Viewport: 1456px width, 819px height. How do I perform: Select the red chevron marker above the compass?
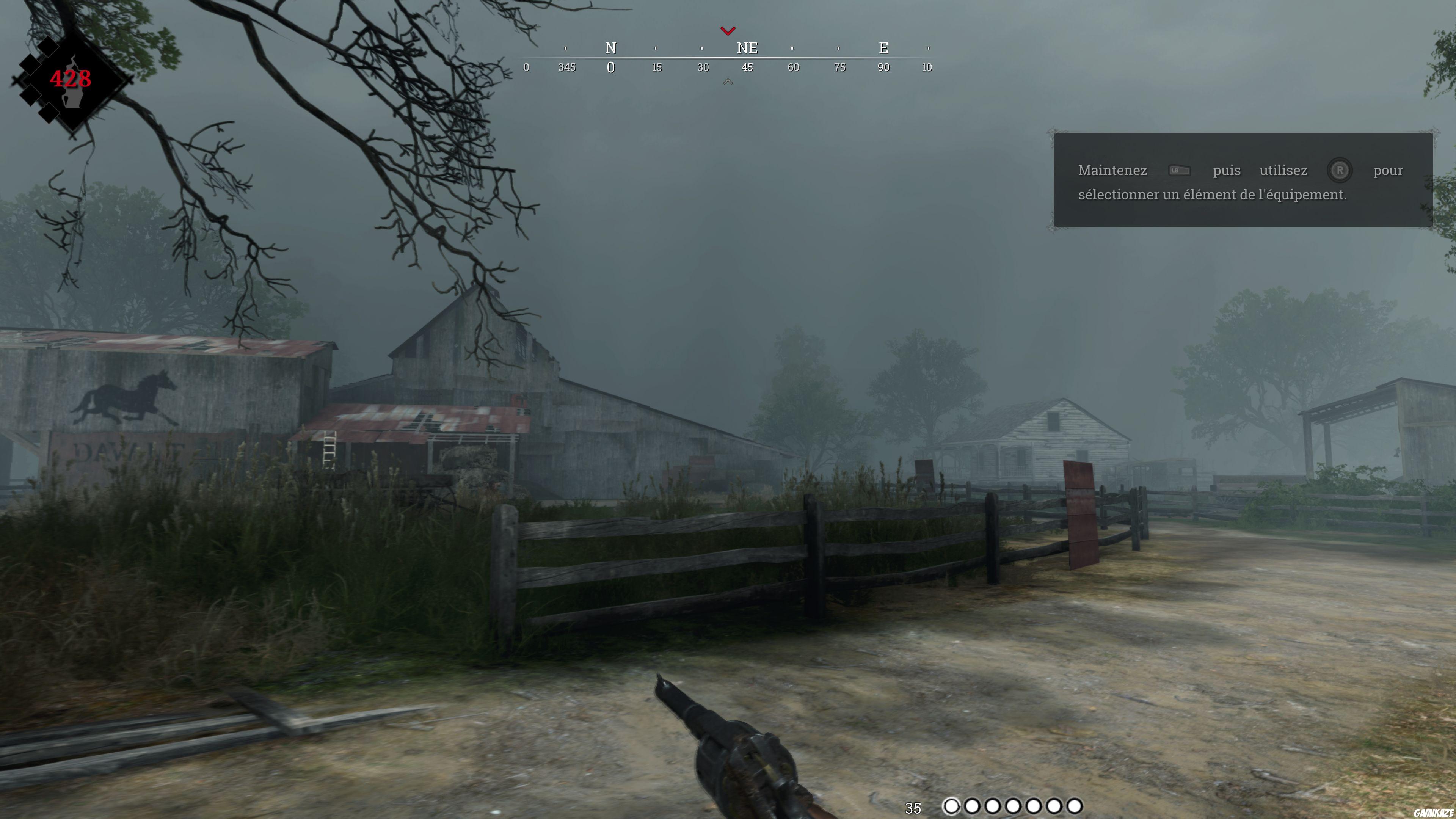(728, 31)
